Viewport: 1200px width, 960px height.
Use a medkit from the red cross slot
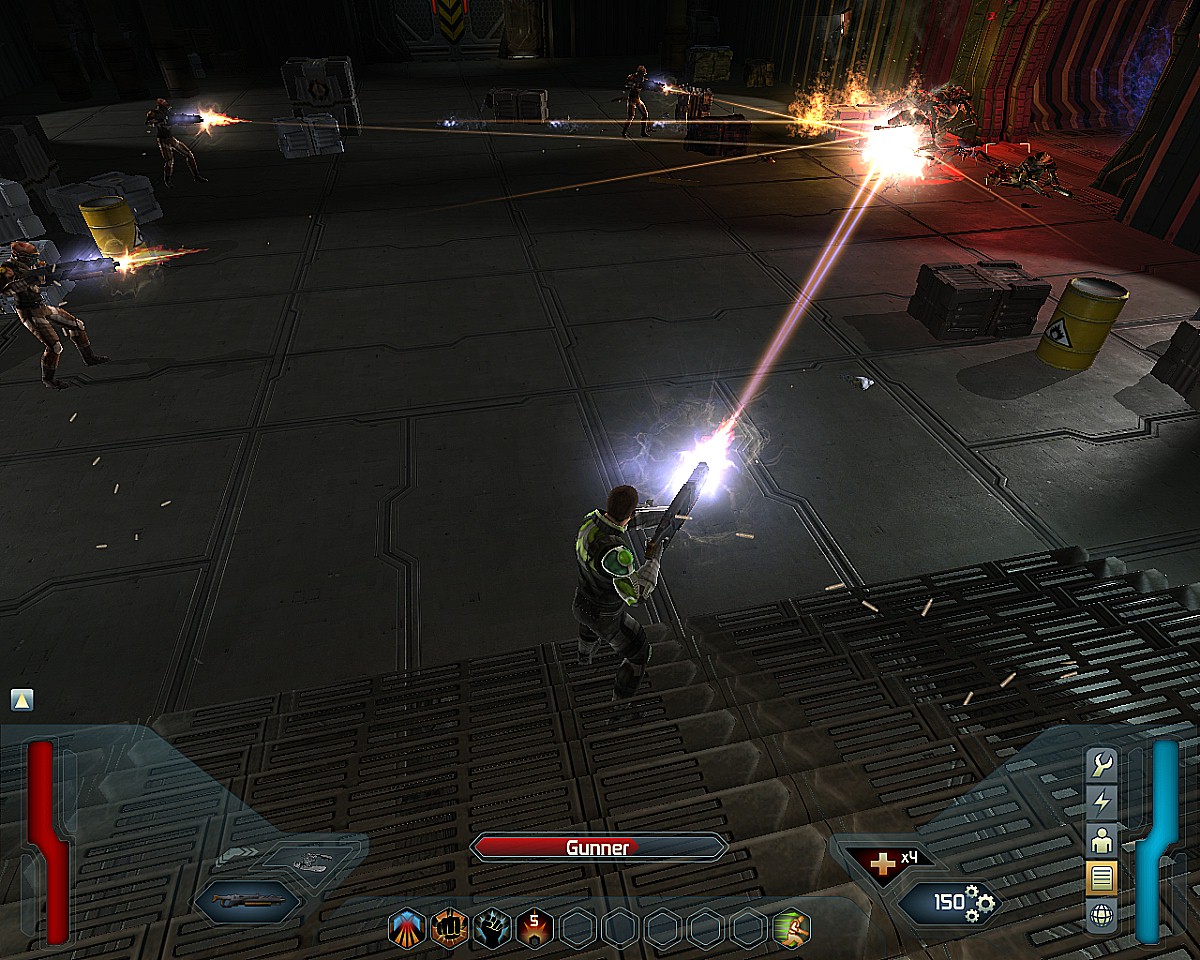click(881, 862)
